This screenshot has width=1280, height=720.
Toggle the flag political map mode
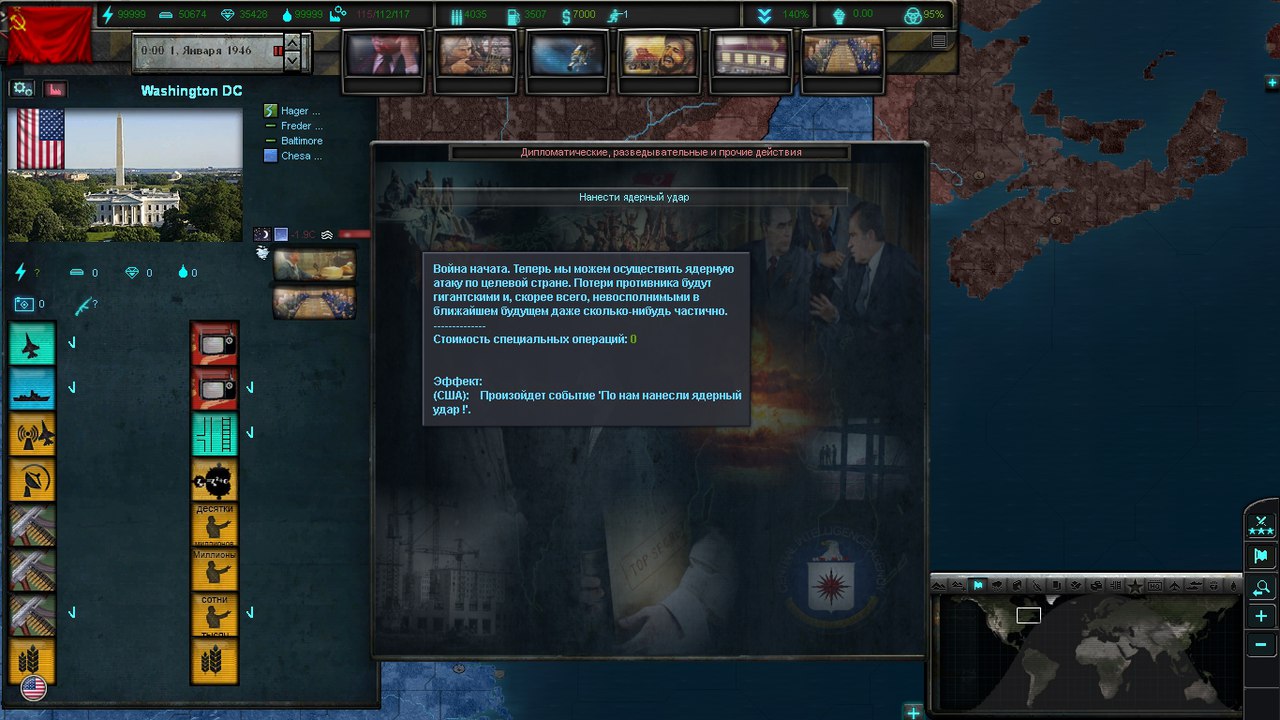tap(1261, 556)
